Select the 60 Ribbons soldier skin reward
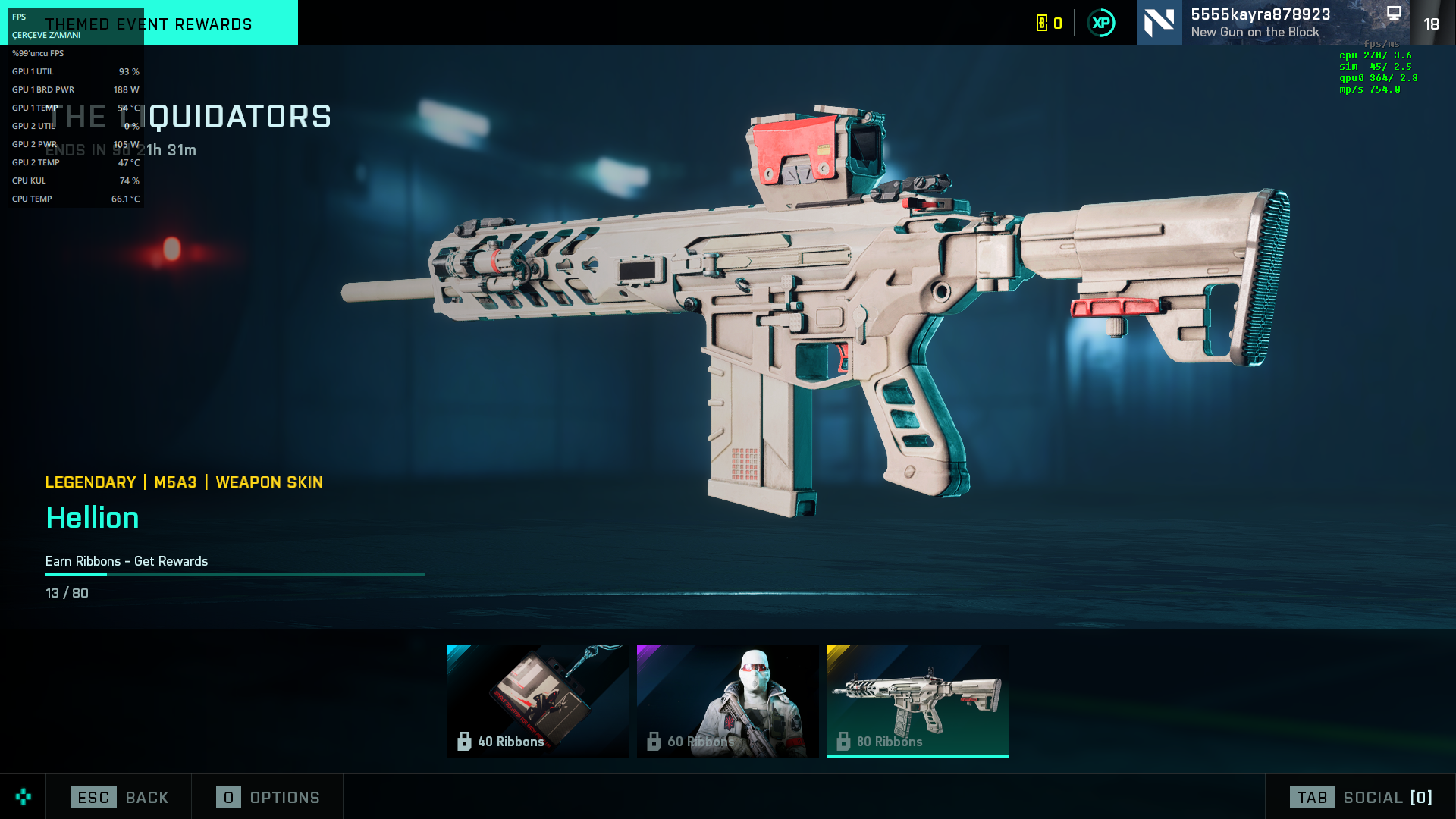1456x819 pixels. 727,700
